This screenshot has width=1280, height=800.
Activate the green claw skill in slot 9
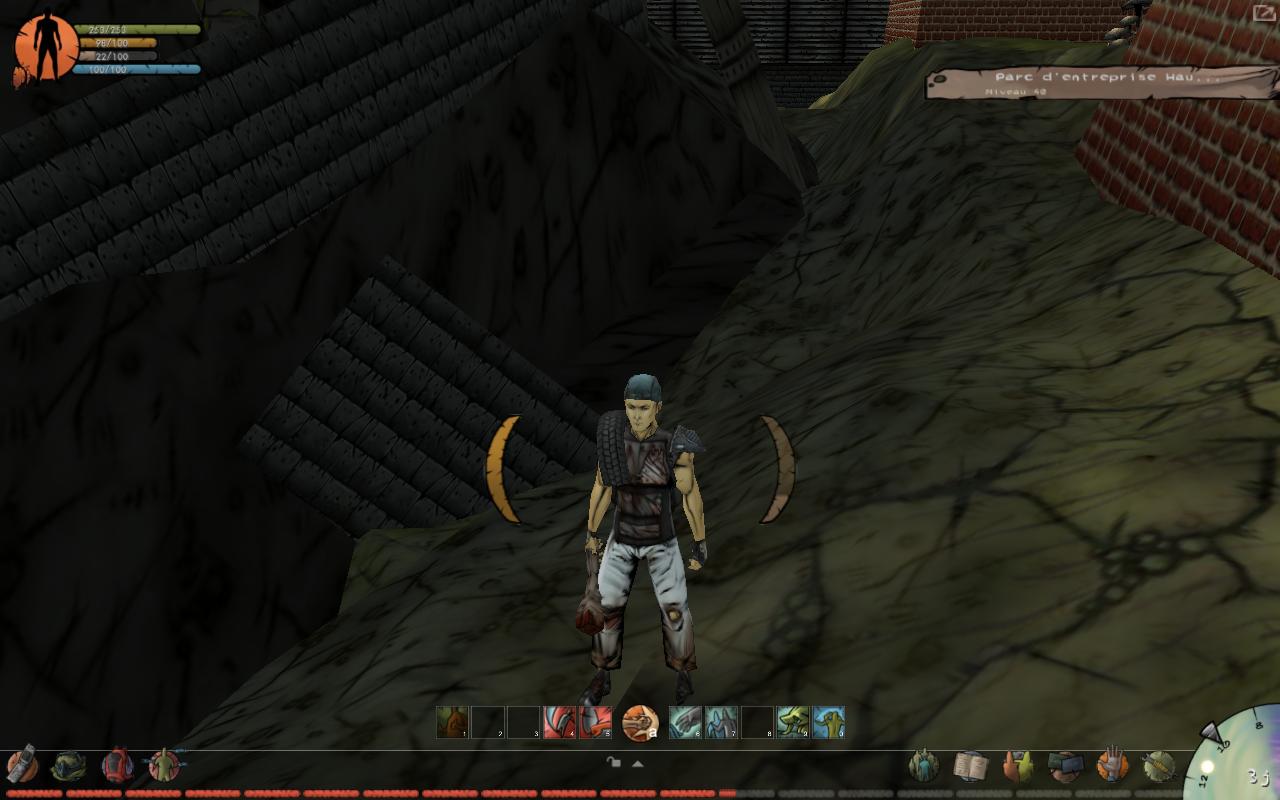[792, 722]
